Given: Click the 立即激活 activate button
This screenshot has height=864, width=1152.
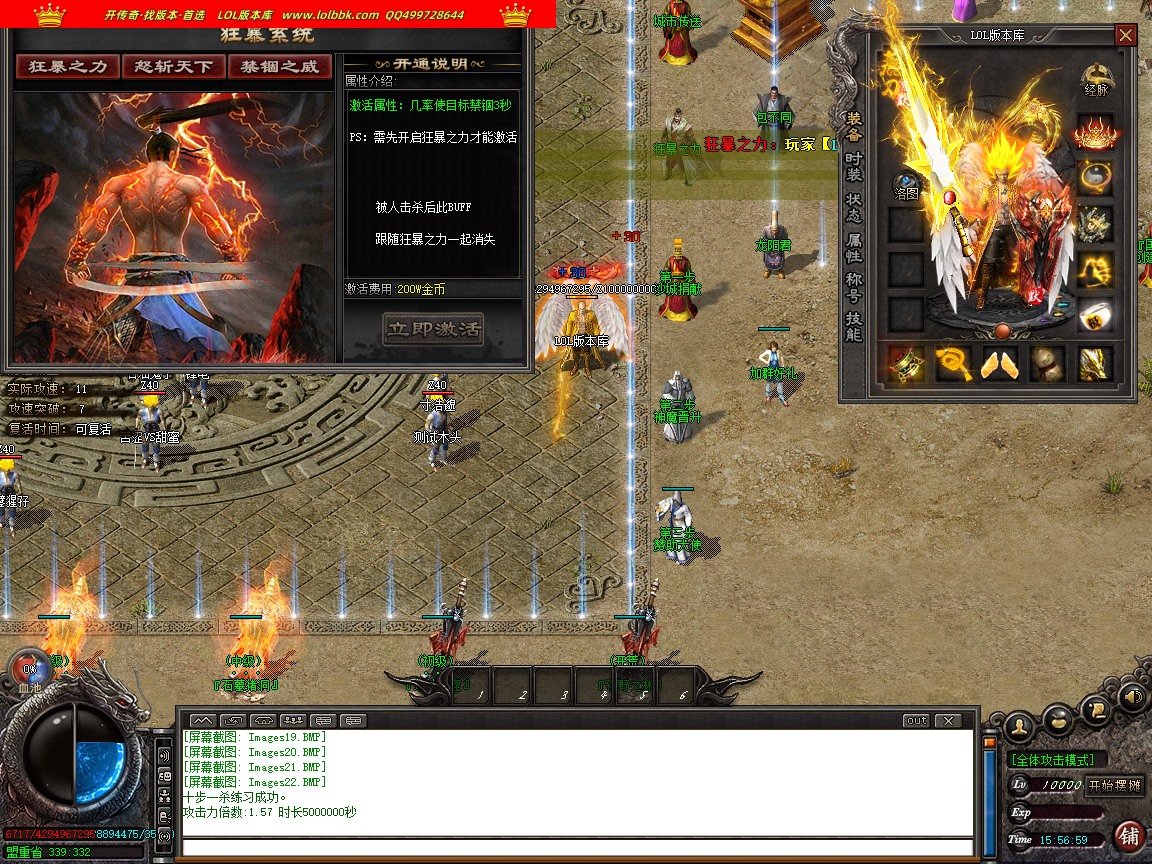Looking at the screenshot, I should click(433, 328).
